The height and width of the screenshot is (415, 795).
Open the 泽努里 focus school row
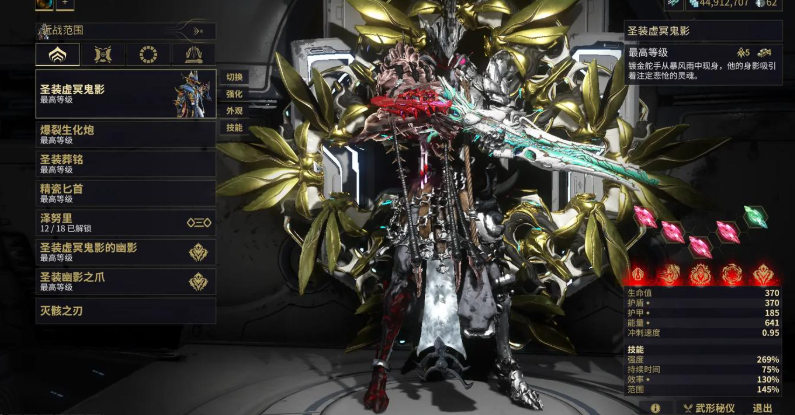tap(125, 221)
